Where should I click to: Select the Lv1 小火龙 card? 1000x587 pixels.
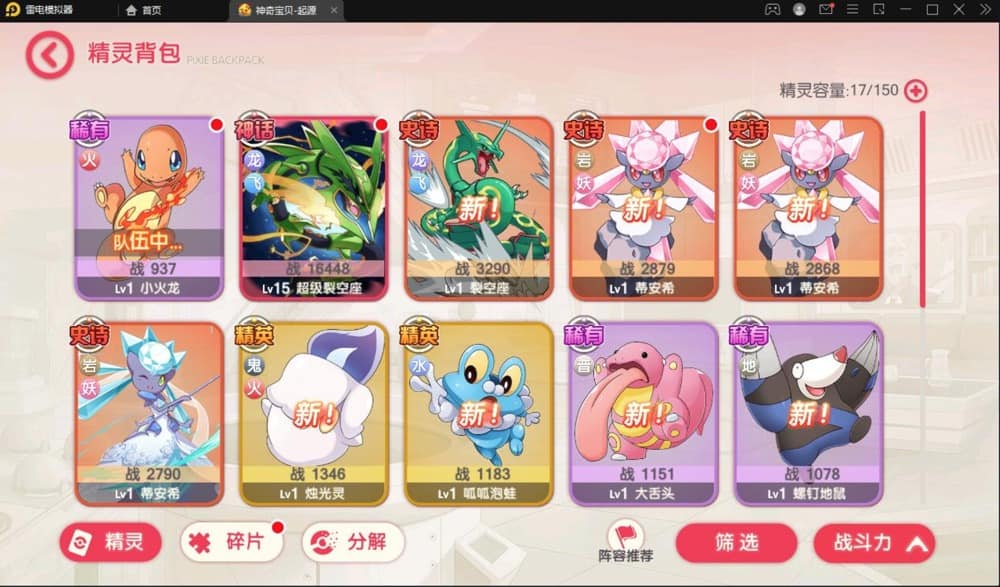(149, 209)
